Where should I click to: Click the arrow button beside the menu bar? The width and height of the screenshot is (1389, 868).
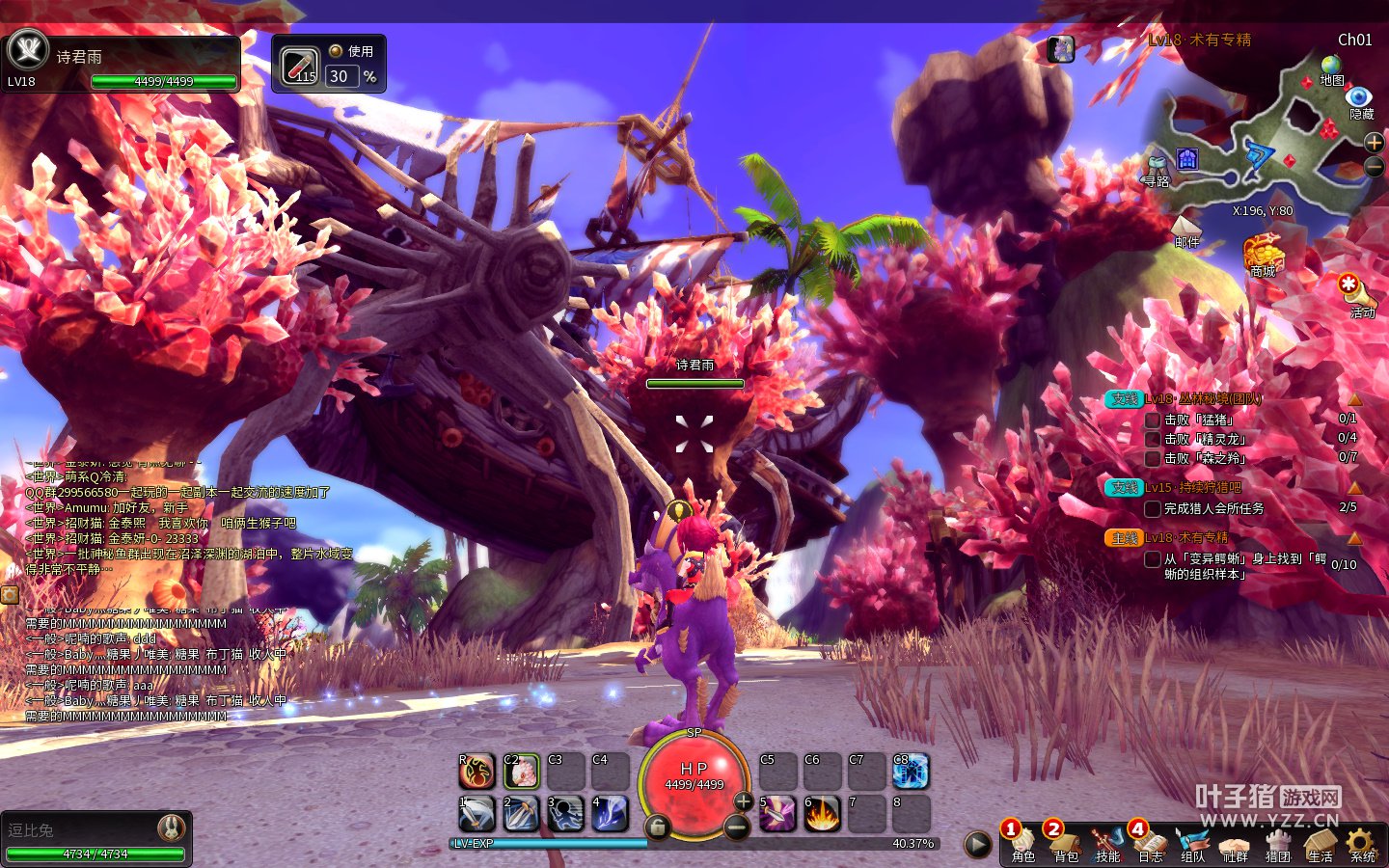point(977,844)
